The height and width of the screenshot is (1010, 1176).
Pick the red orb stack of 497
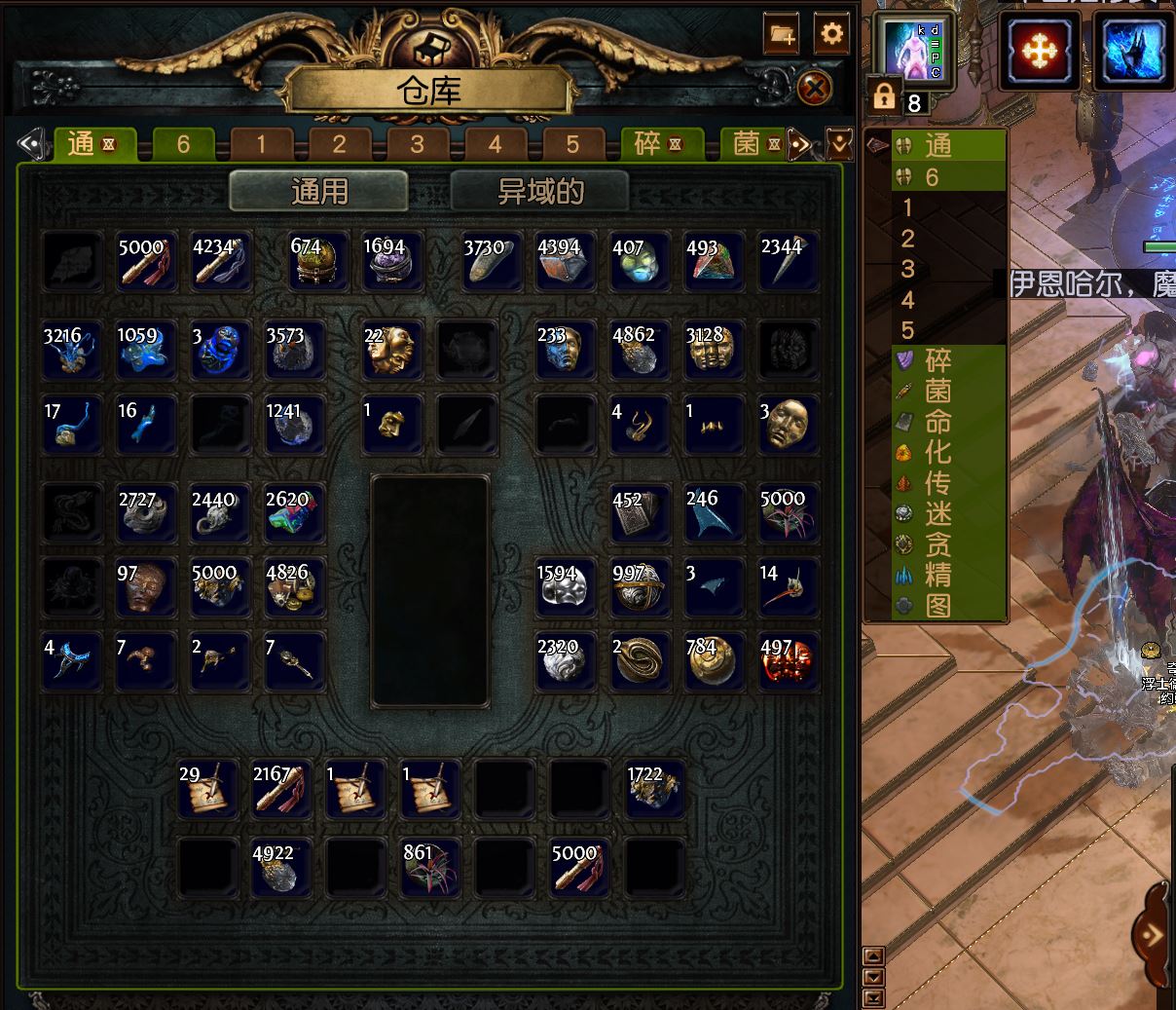[788, 661]
